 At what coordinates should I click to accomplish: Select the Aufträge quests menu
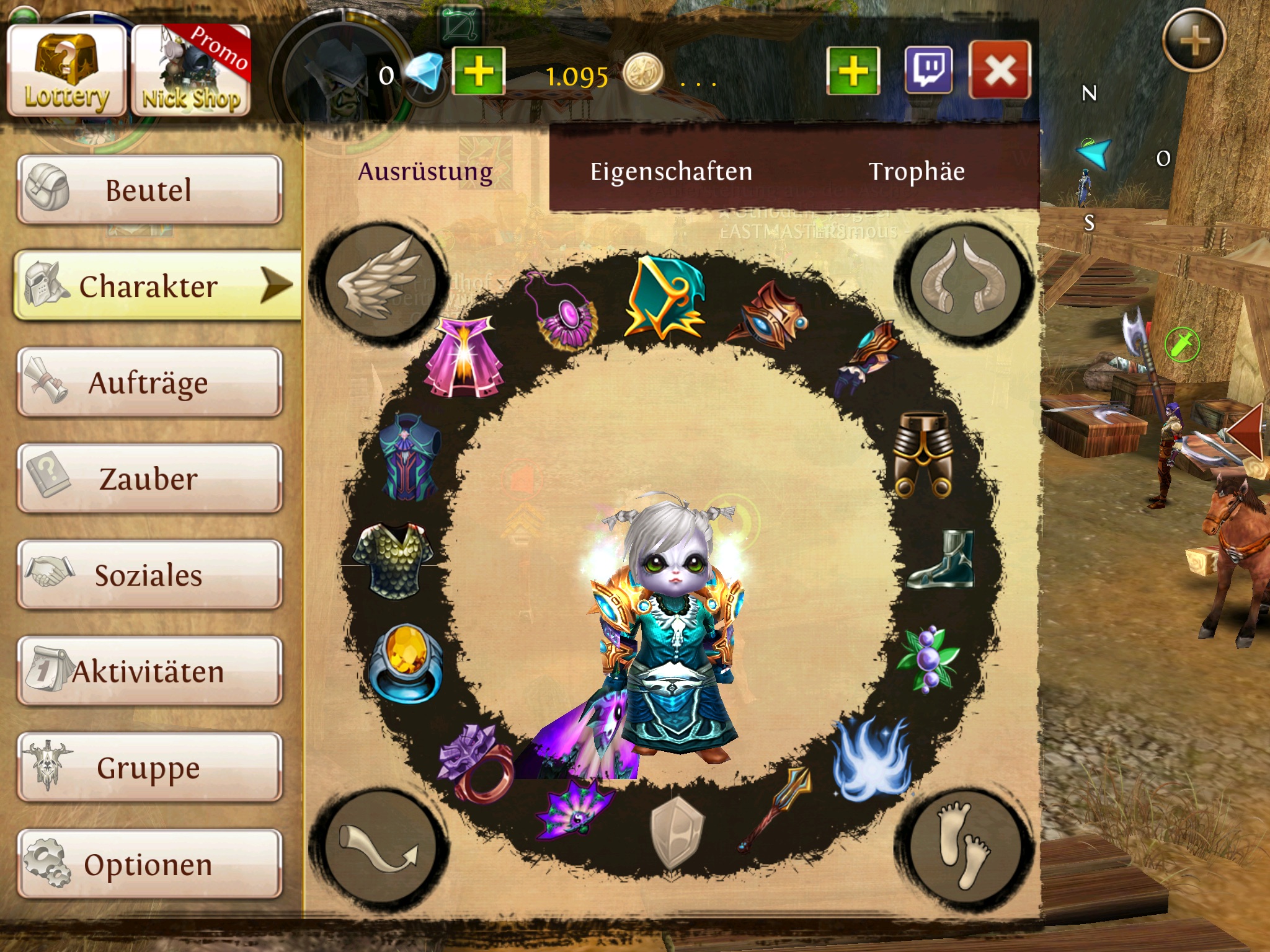pyautogui.click(x=149, y=382)
